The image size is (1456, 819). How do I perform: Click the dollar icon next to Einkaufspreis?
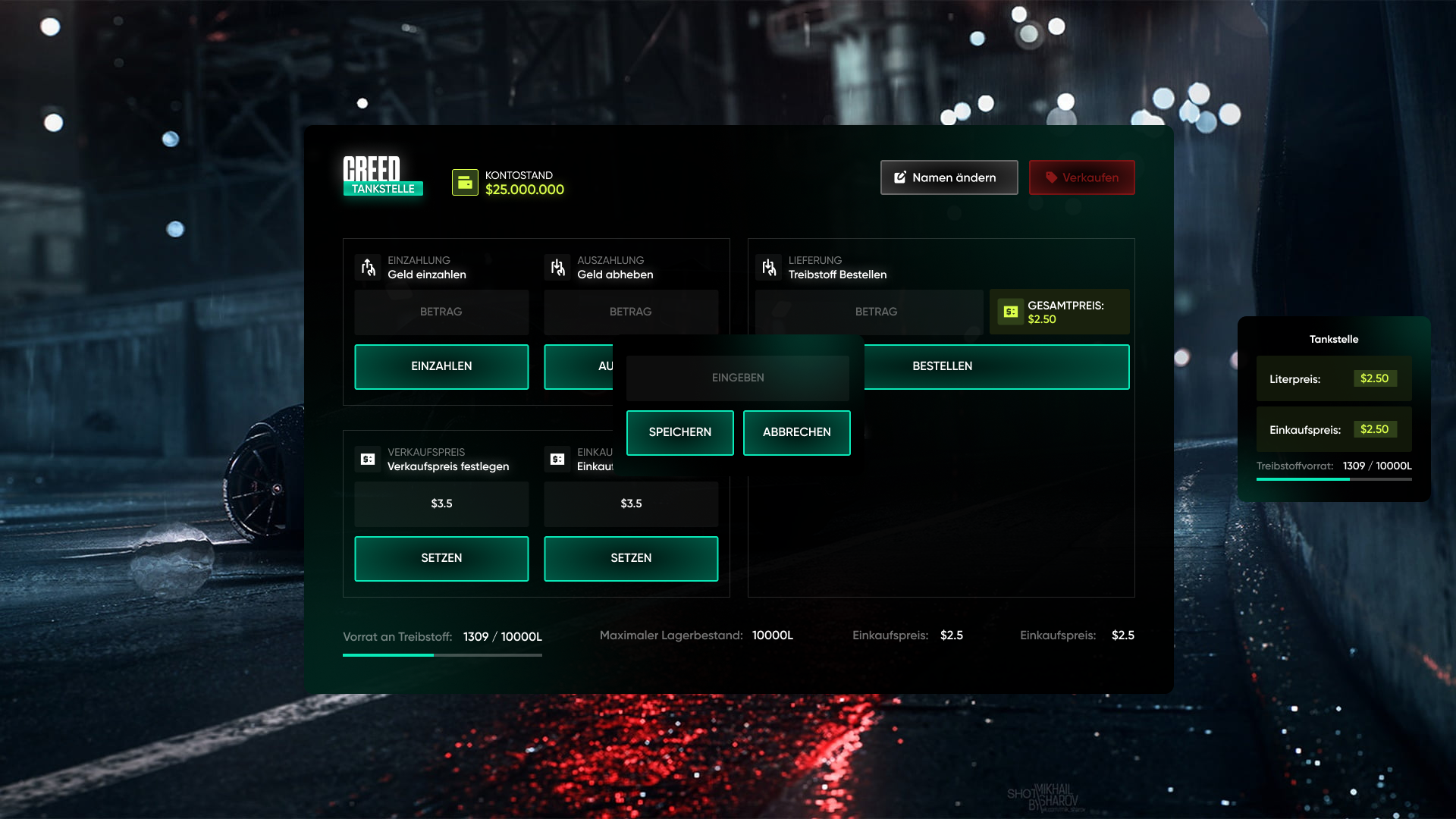(558, 459)
